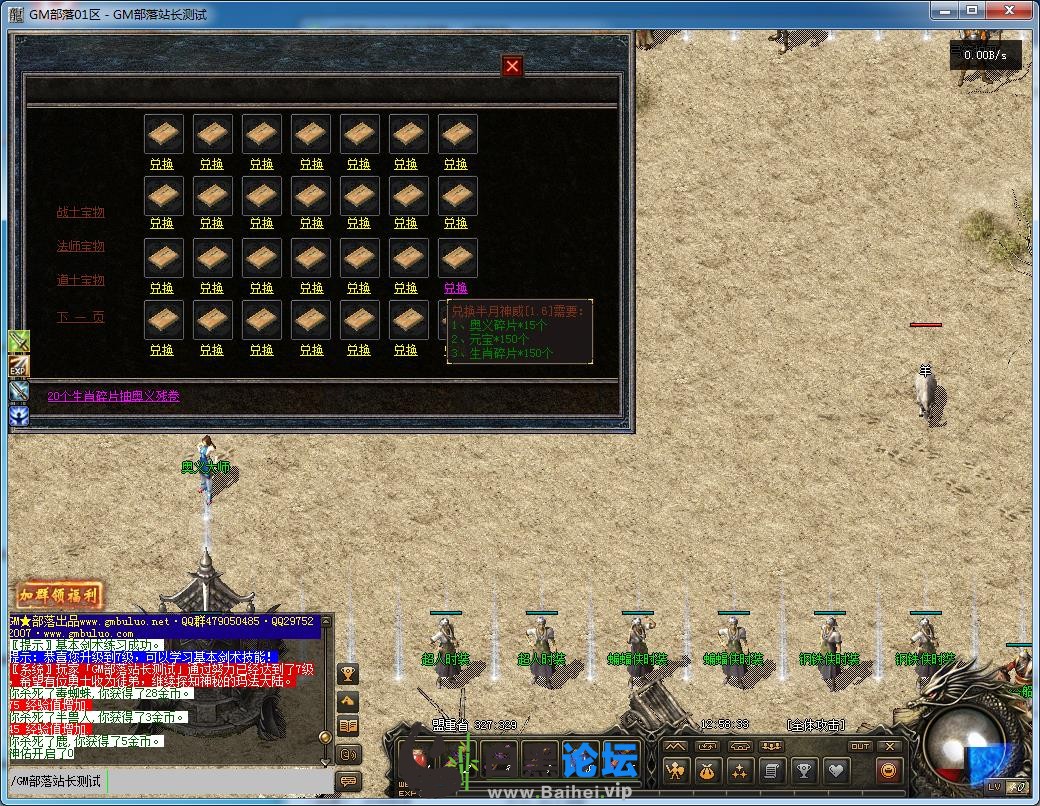
Task: Open the 战士宝物 category
Action: pos(80,212)
